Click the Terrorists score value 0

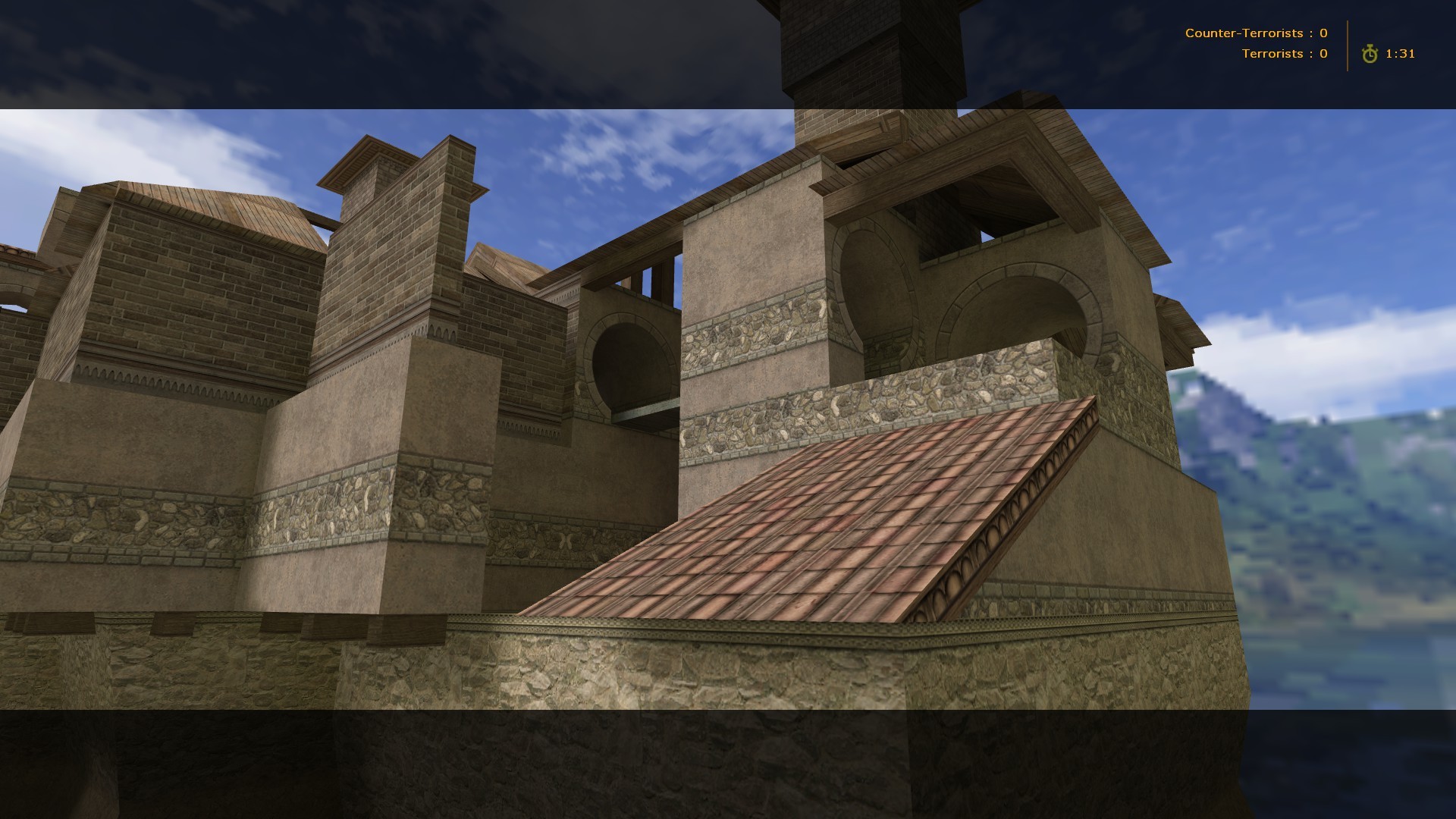(x=1324, y=53)
